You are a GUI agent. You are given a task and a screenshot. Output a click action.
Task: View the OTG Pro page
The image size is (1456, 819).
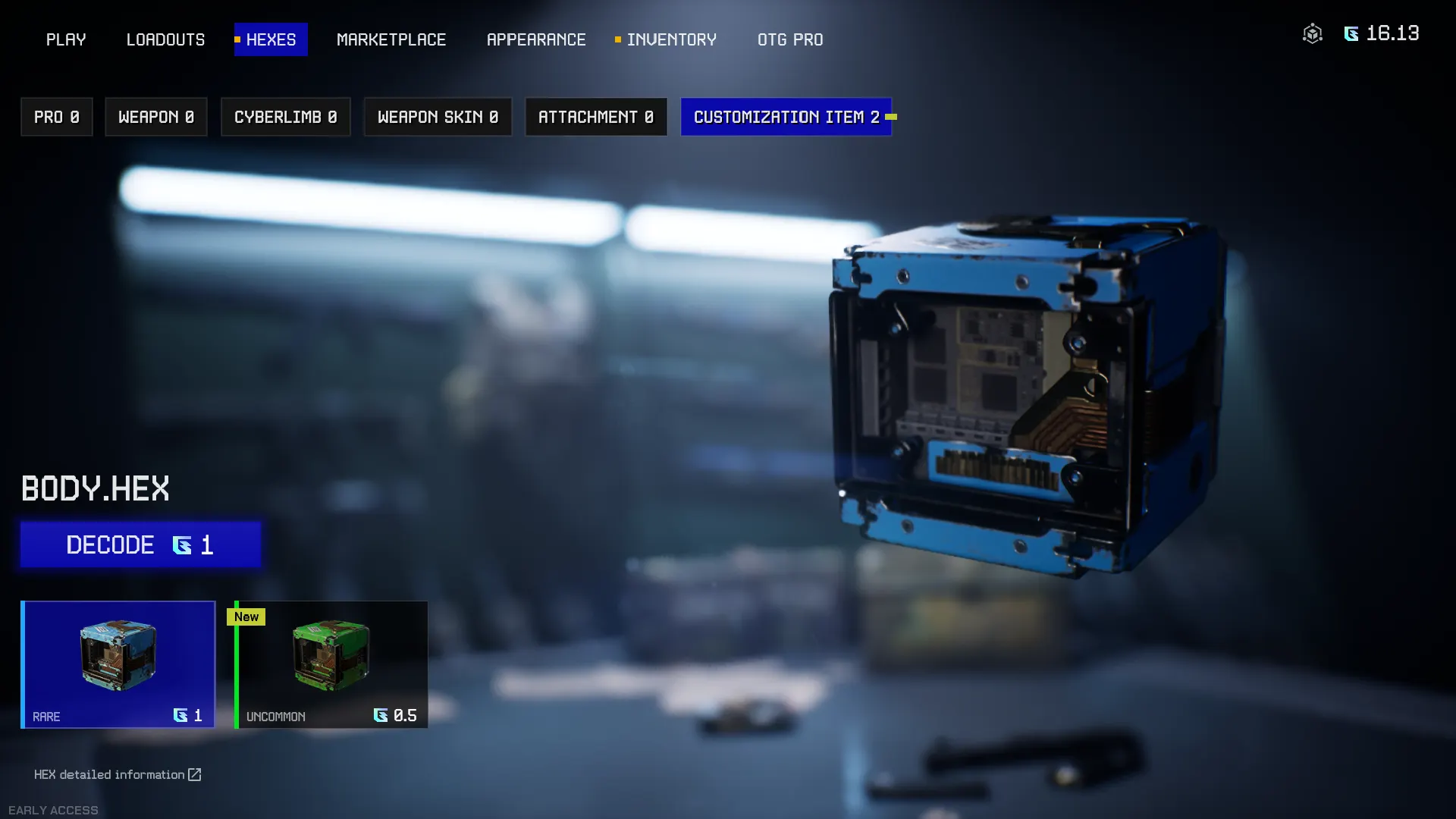pyautogui.click(x=790, y=39)
